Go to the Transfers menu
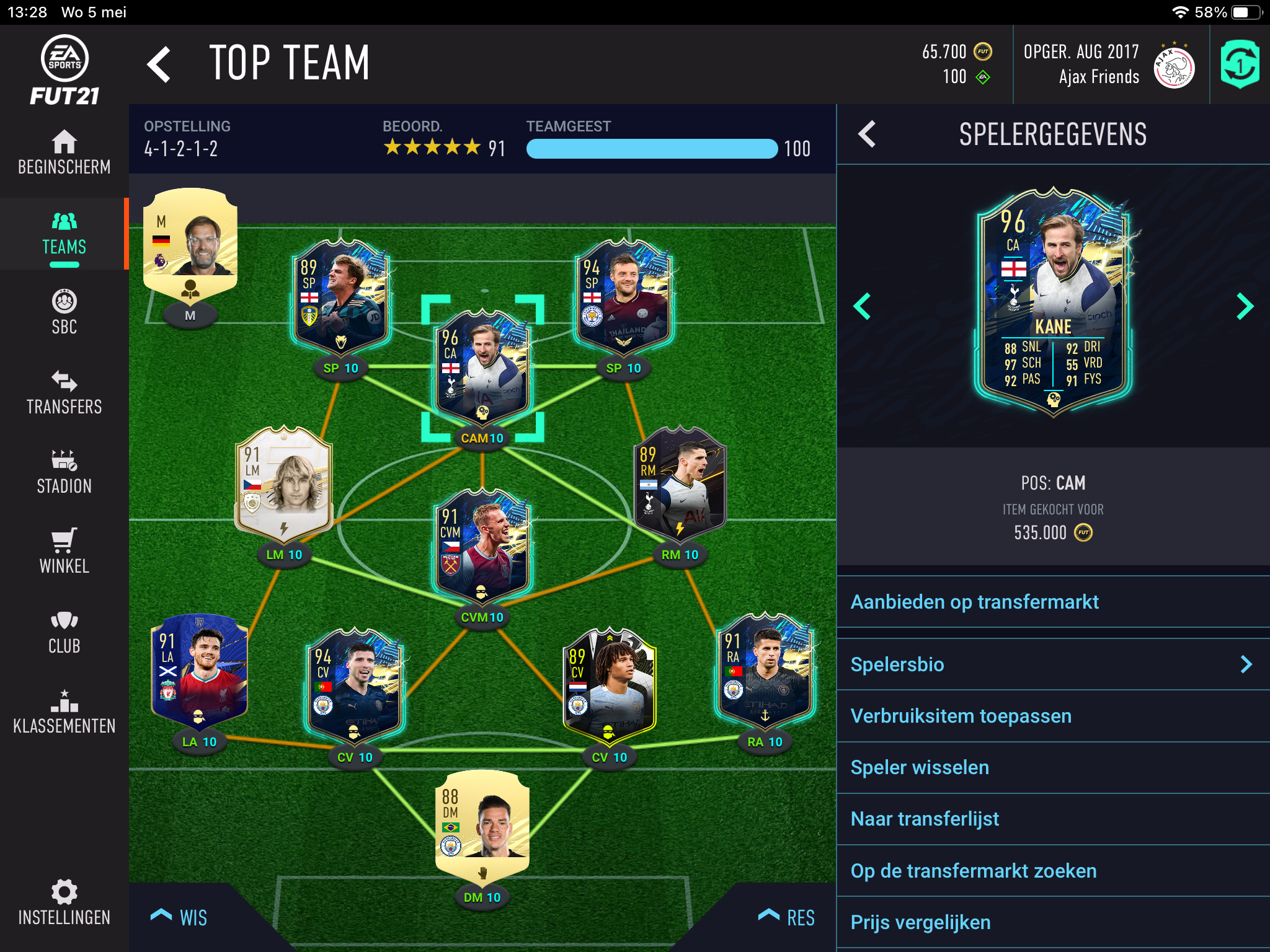Viewport: 1270px width, 952px height. [64, 392]
